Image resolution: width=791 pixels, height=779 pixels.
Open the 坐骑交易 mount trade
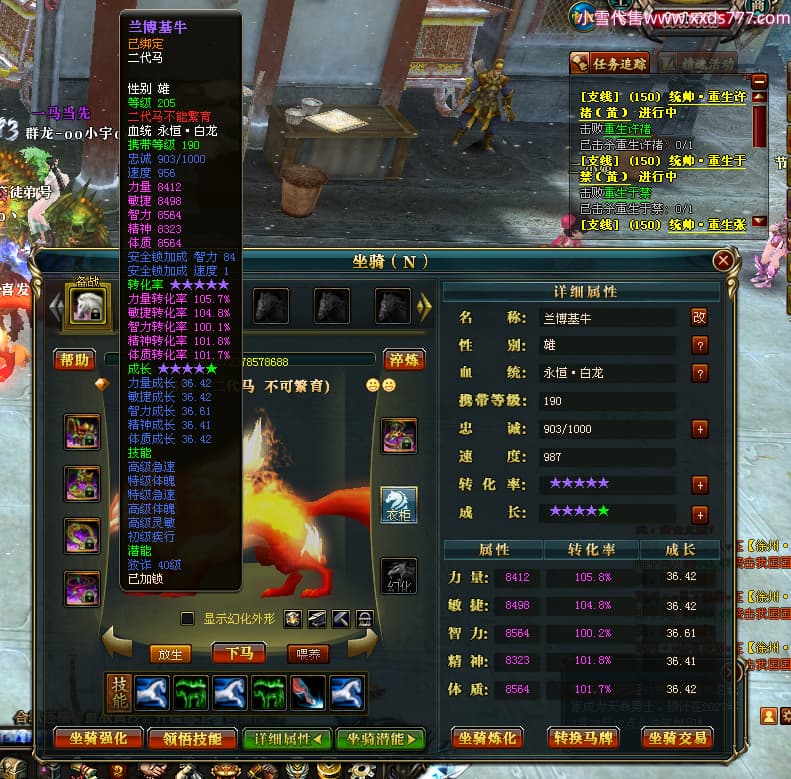[x=676, y=739]
